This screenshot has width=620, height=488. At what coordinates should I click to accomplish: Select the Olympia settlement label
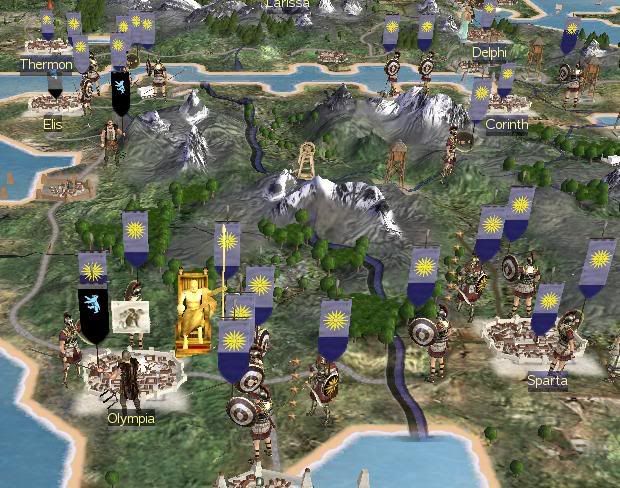[131, 418]
